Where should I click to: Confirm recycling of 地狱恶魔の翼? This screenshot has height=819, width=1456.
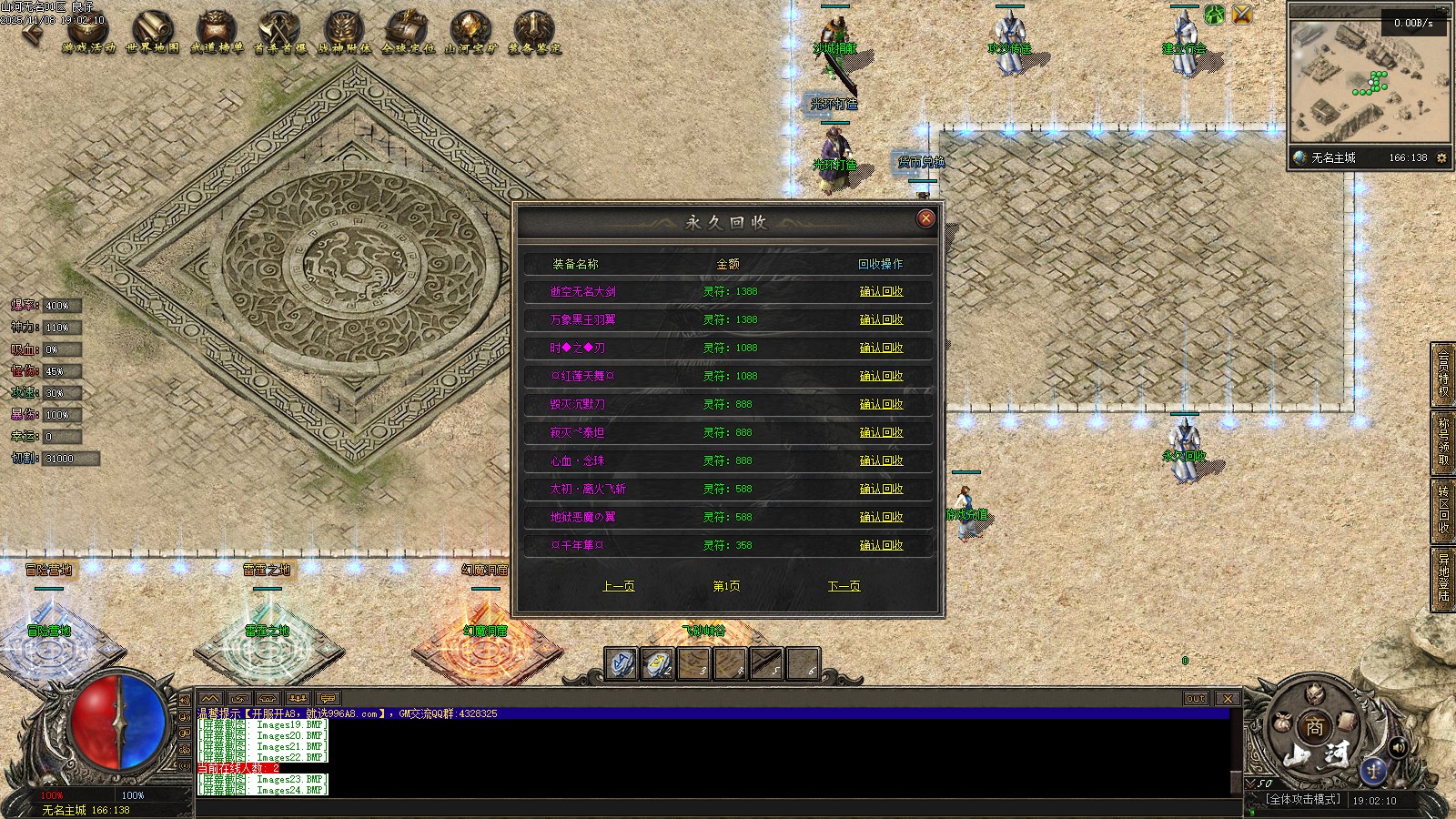coord(881,518)
